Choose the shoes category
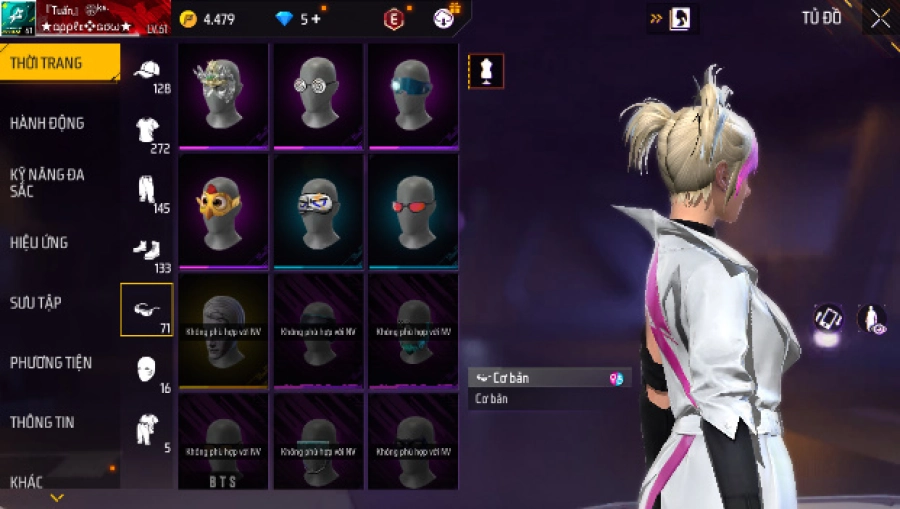Viewport: 900px width, 509px height. click(x=147, y=250)
